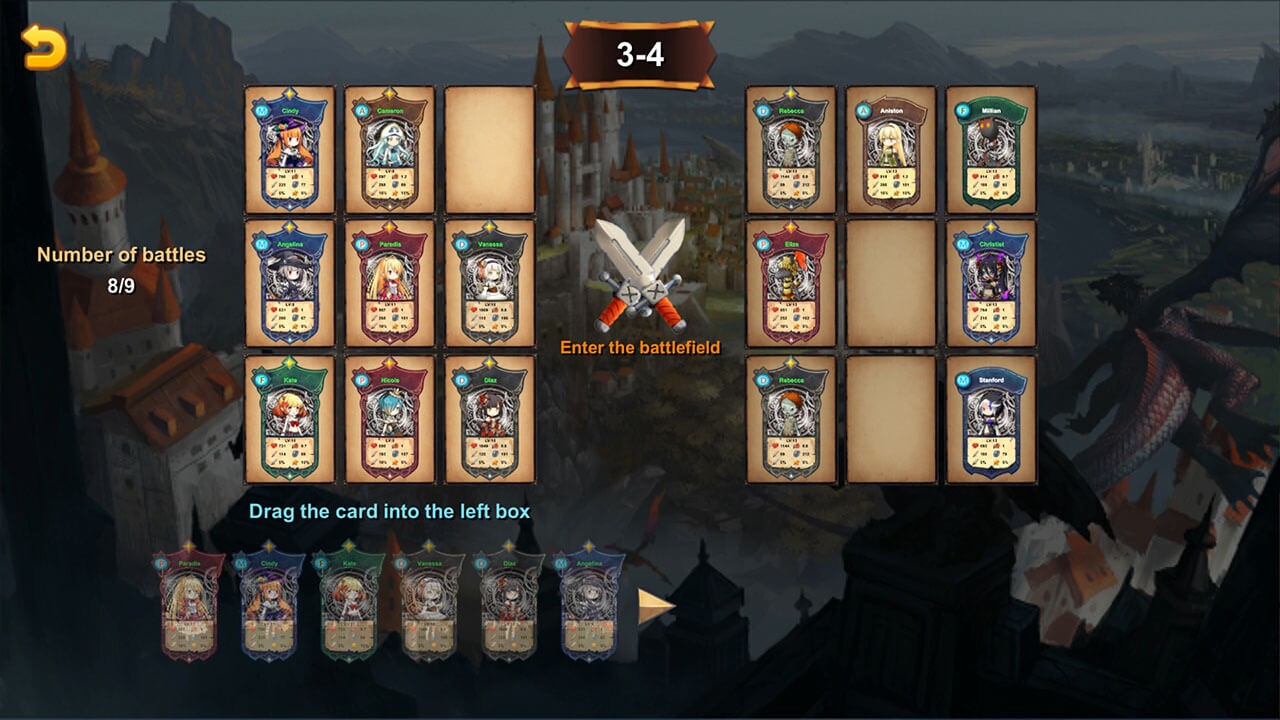
Task: Click the empty slot in your formation grid
Action: click(489, 150)
